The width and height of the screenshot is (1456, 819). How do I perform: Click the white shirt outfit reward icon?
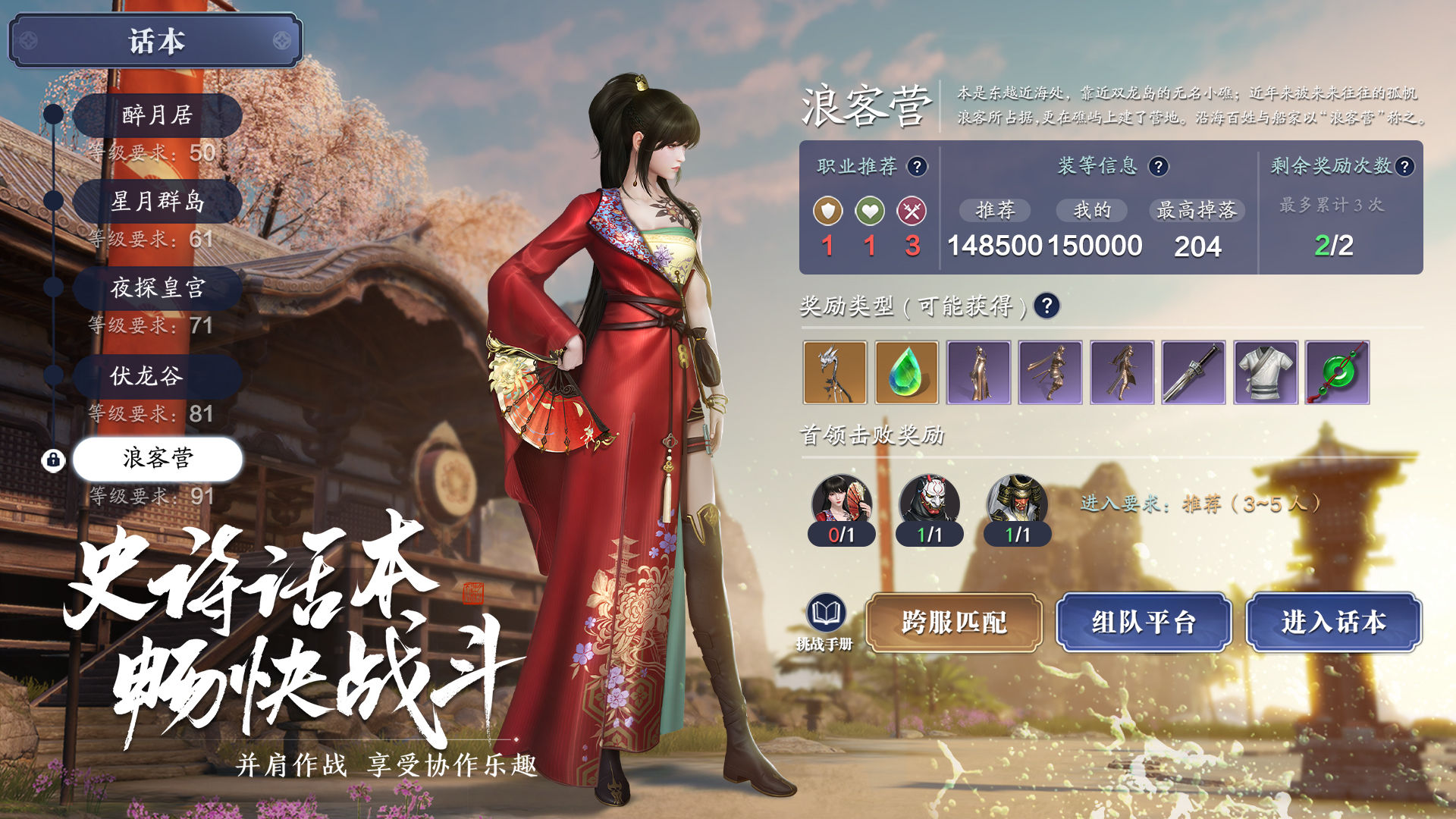[1265, 374]
